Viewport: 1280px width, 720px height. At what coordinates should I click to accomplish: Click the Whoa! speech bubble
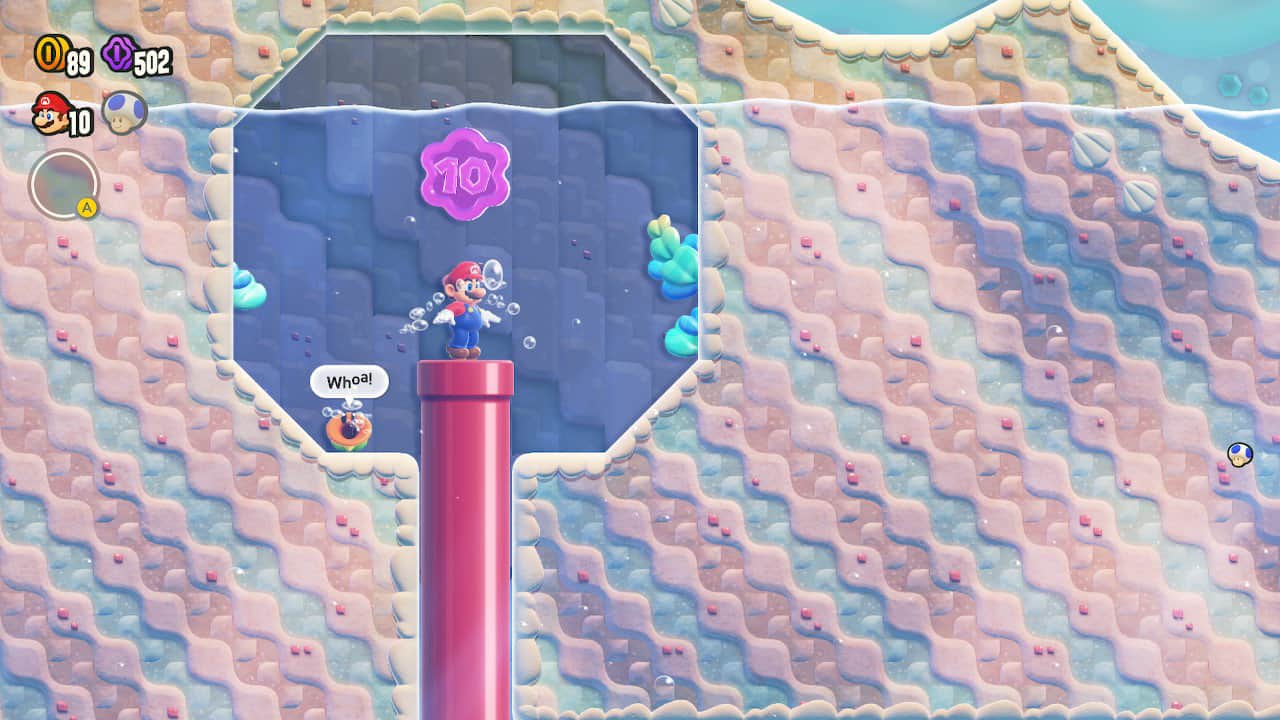click(348, 382)
